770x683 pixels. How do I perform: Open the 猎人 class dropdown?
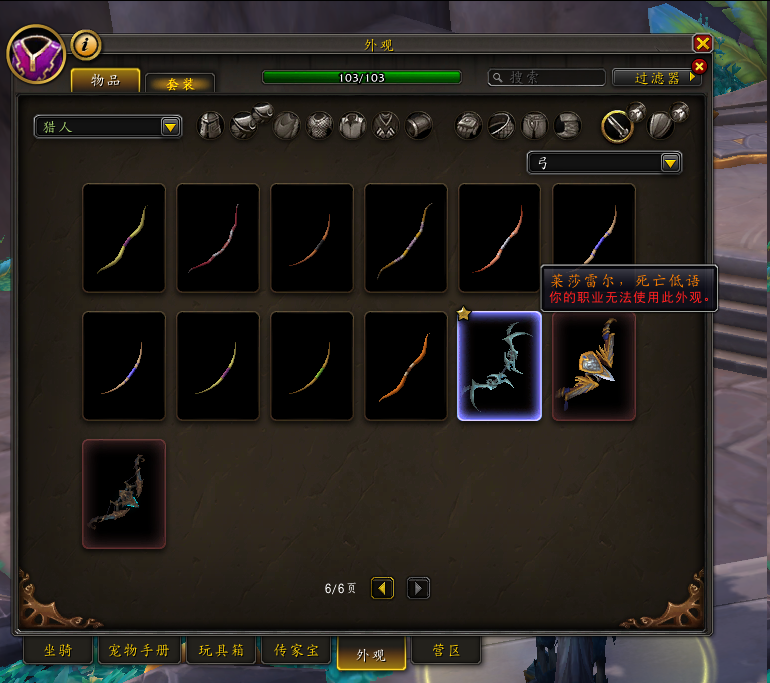click(108, 127)
